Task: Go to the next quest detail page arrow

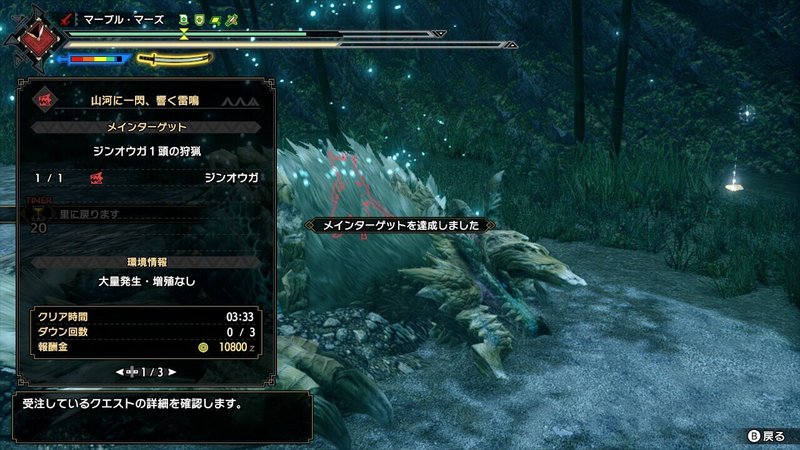Action: (x=172, y=372)
